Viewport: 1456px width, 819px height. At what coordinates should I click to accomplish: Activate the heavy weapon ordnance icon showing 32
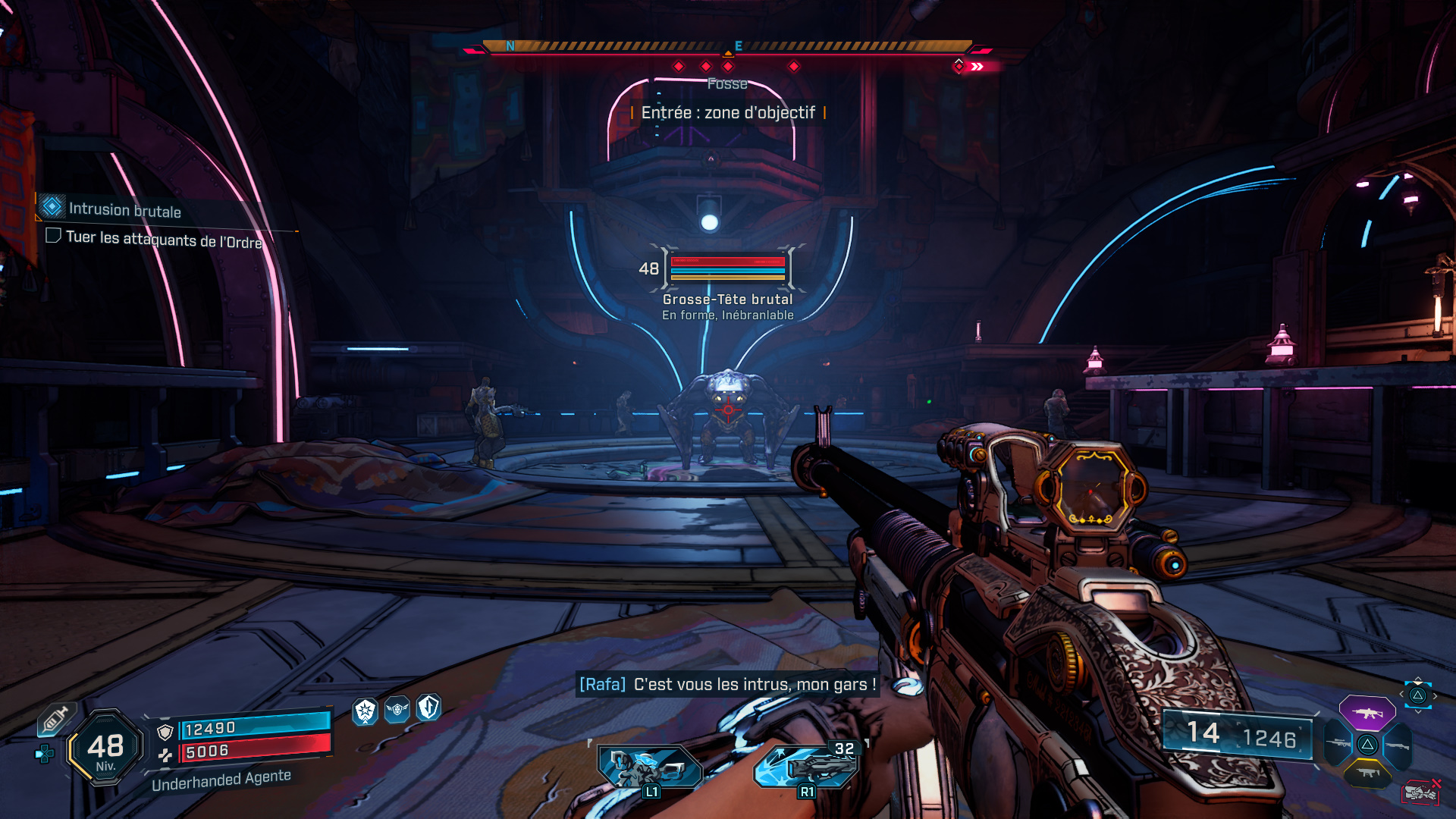tap(806, 766)
